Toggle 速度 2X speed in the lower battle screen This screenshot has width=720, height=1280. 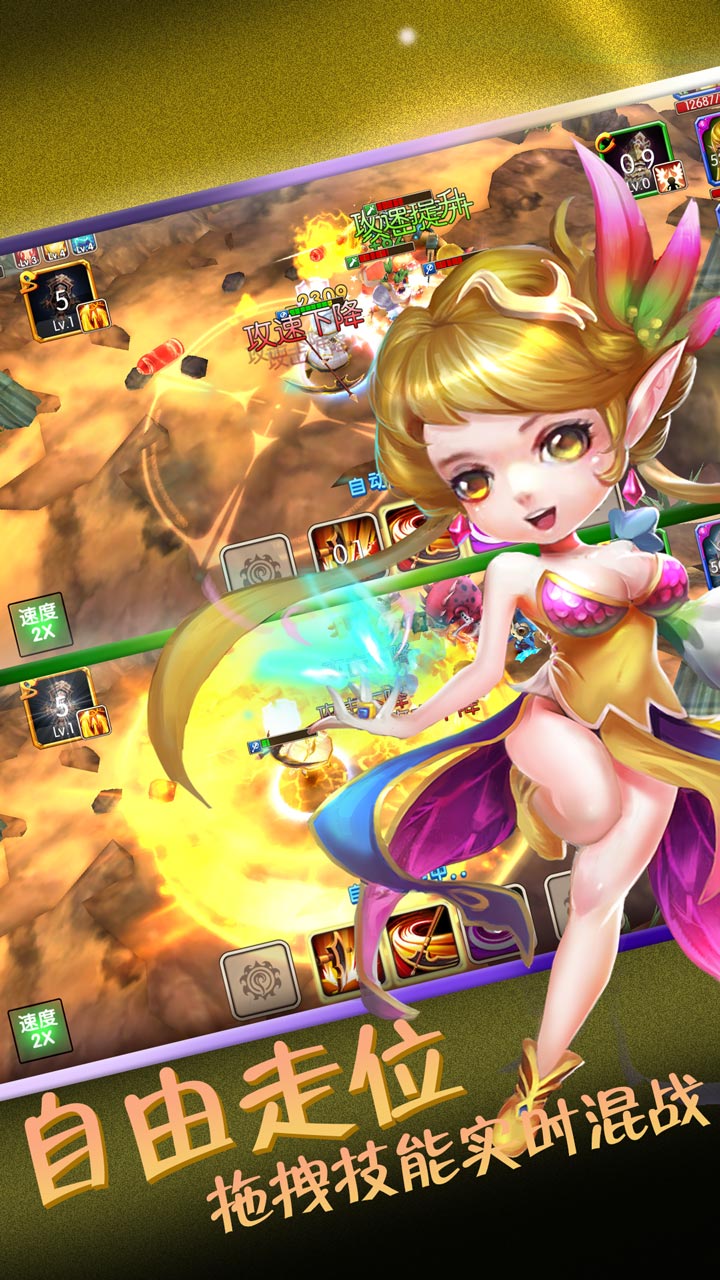pyautogui.click(x=40, y=1030)
